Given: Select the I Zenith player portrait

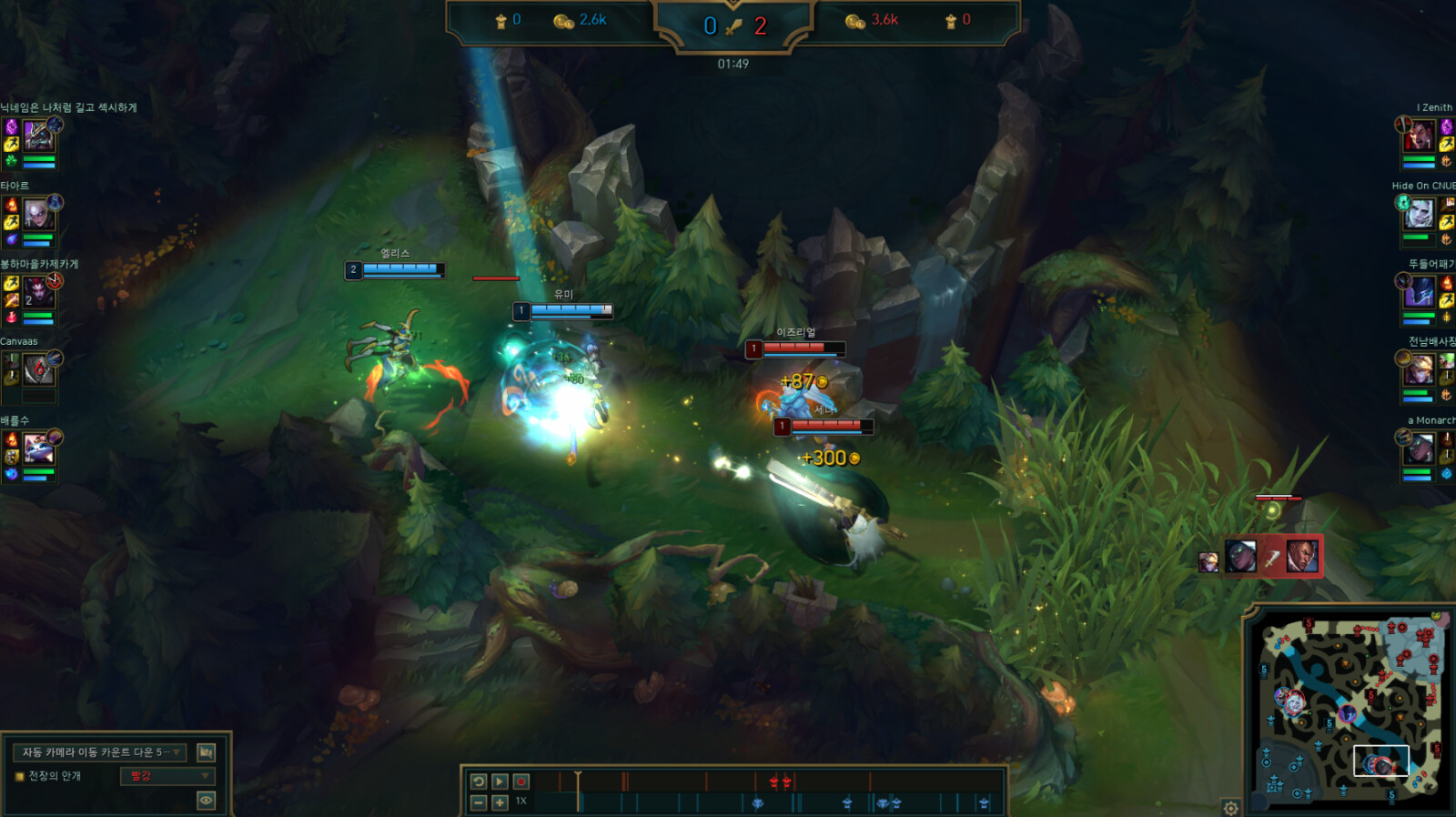Looking at the screenshot, I should pyautogui.click(x=1419, y=137).
